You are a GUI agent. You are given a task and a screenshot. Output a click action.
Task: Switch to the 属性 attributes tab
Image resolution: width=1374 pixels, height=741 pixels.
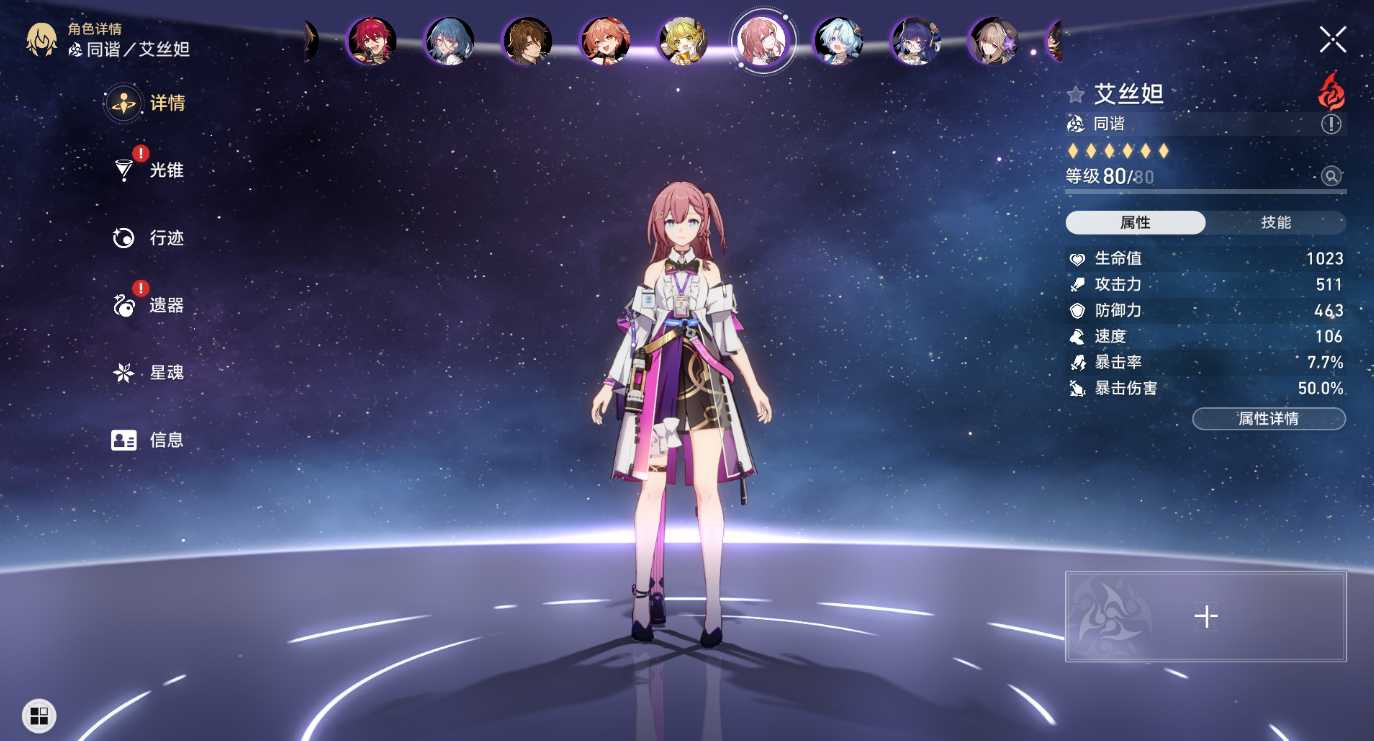1134,222
